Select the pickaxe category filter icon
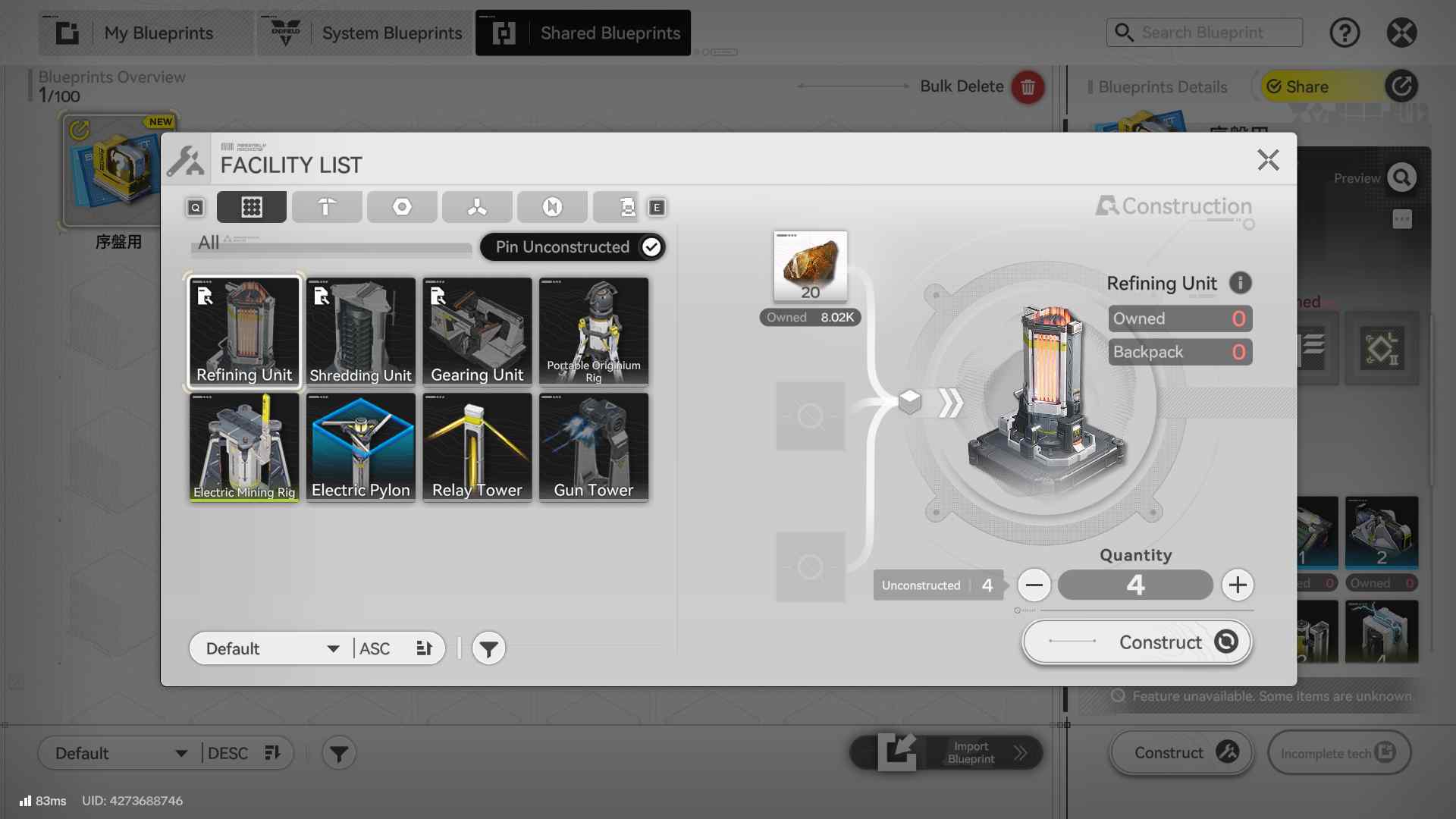The width and height of the screenshot is (1456, 819). point(327,206)
